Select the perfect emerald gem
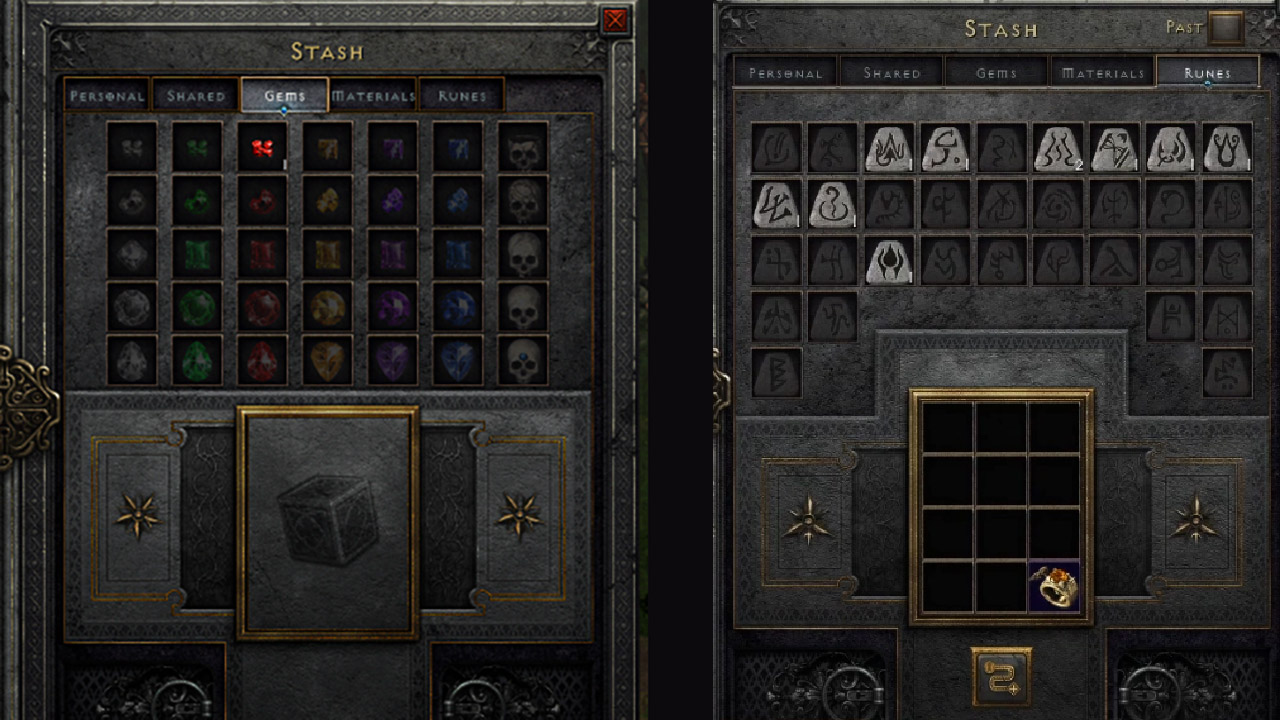 pyautogui.click(x=196, y=360)
